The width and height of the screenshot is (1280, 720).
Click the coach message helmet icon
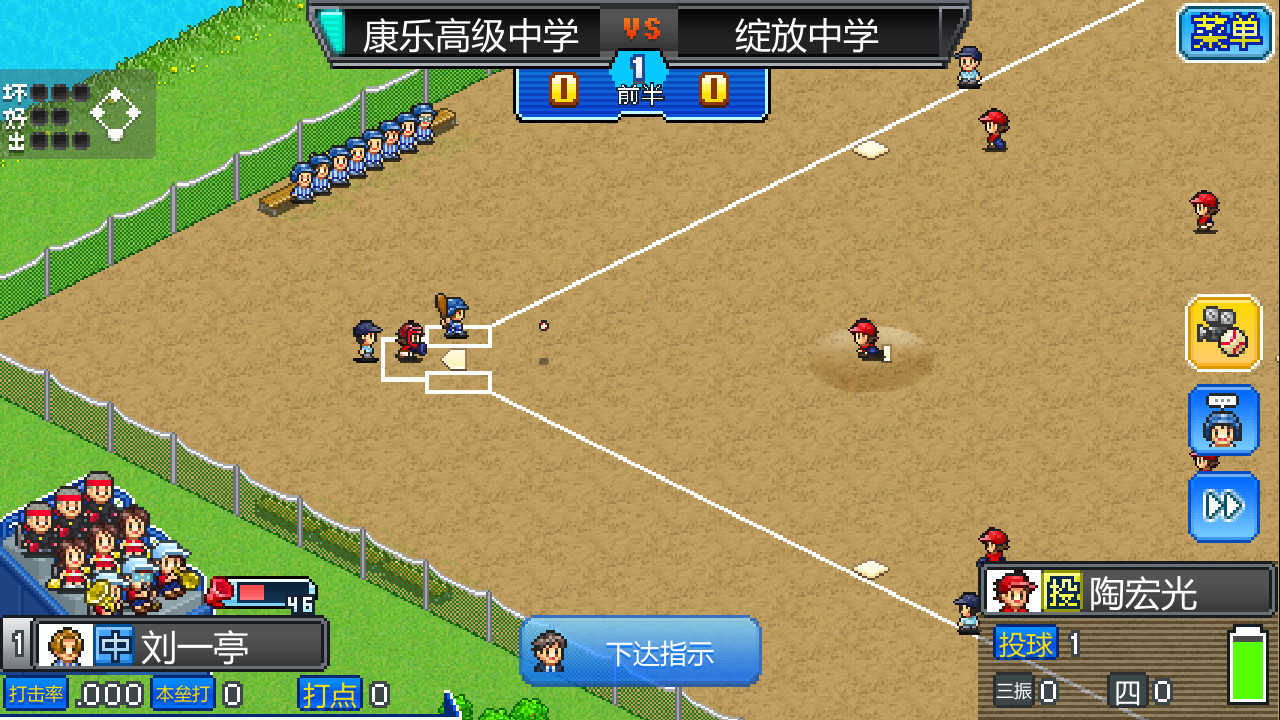tap(1224, 421)
